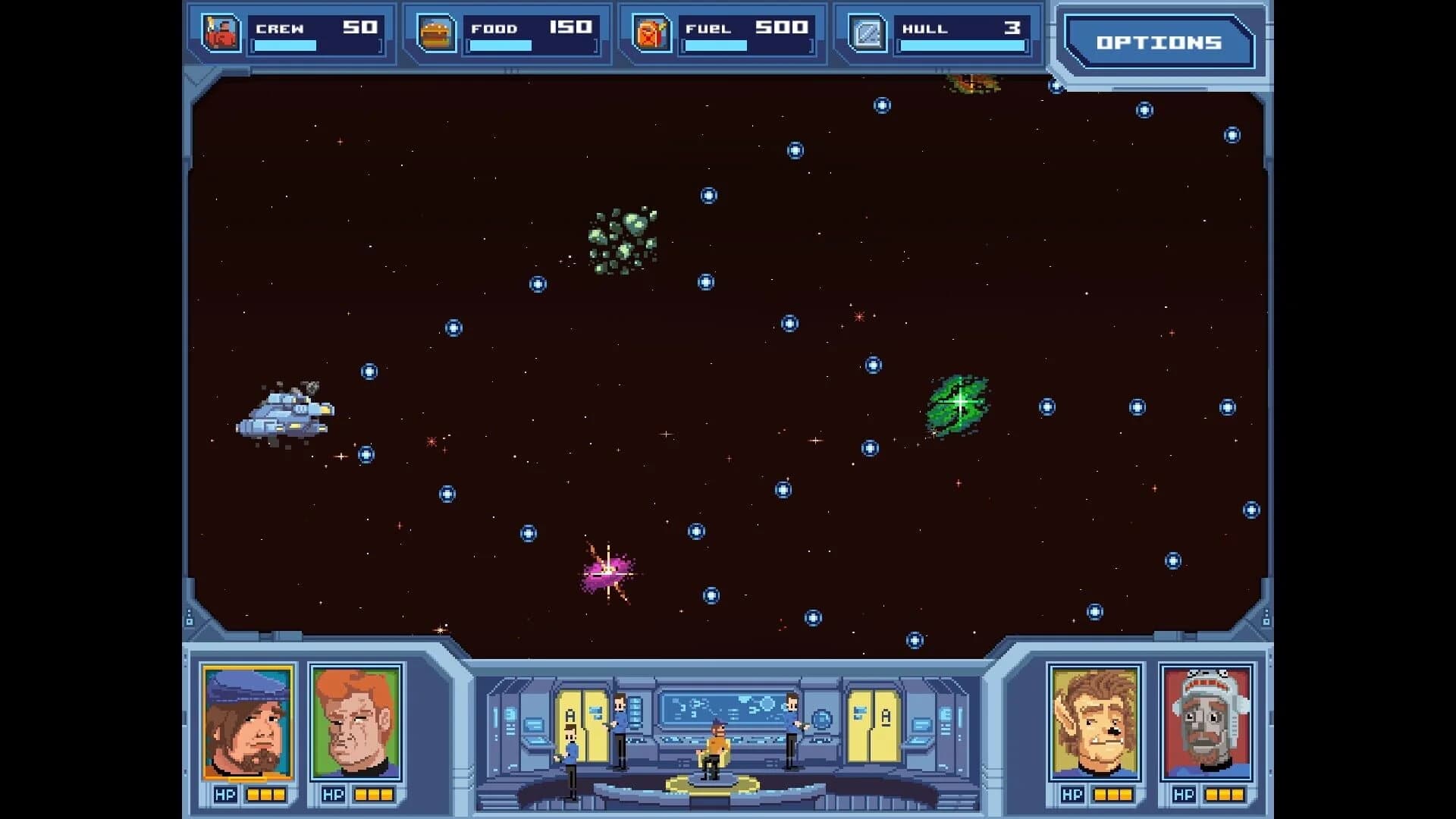Click the crew progress bar under CREW
The image size is (1456, 819).
(284, 46)
